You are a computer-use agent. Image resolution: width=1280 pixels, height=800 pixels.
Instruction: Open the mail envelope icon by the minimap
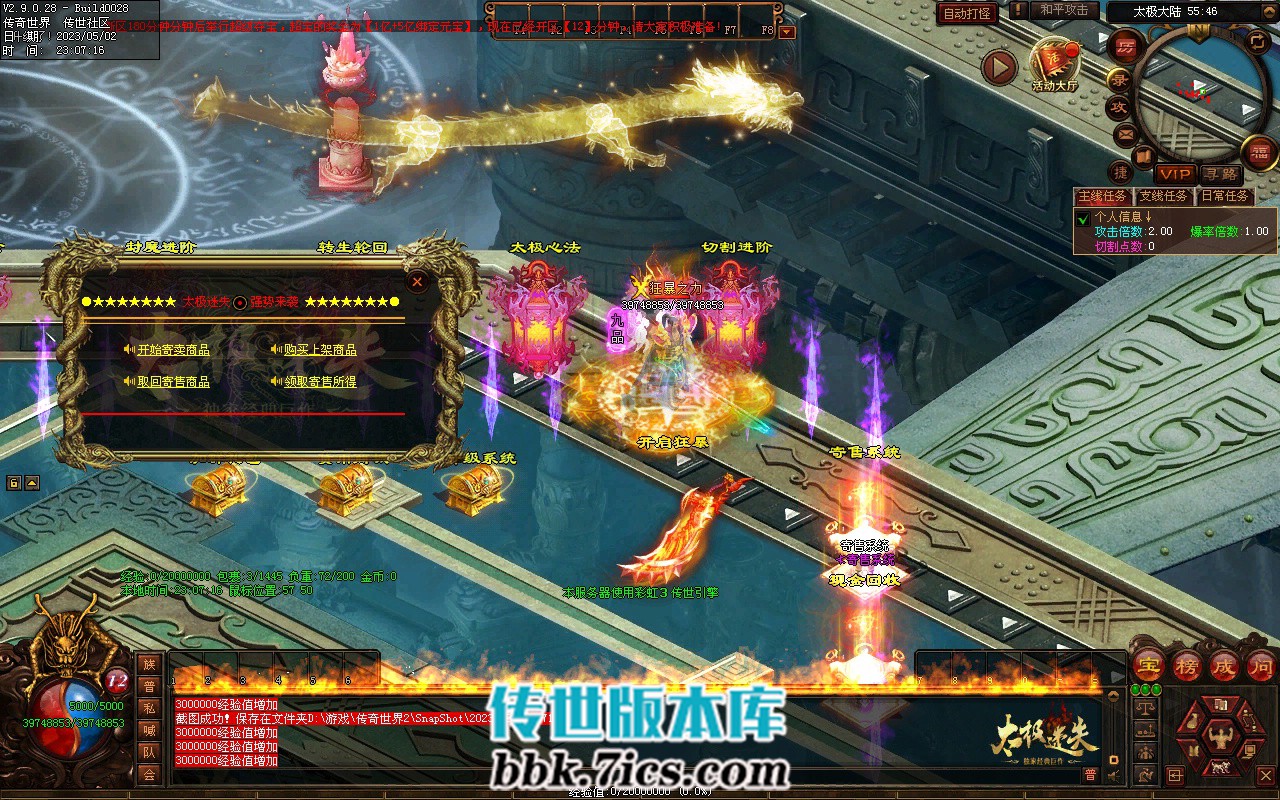click(1126, 133)
